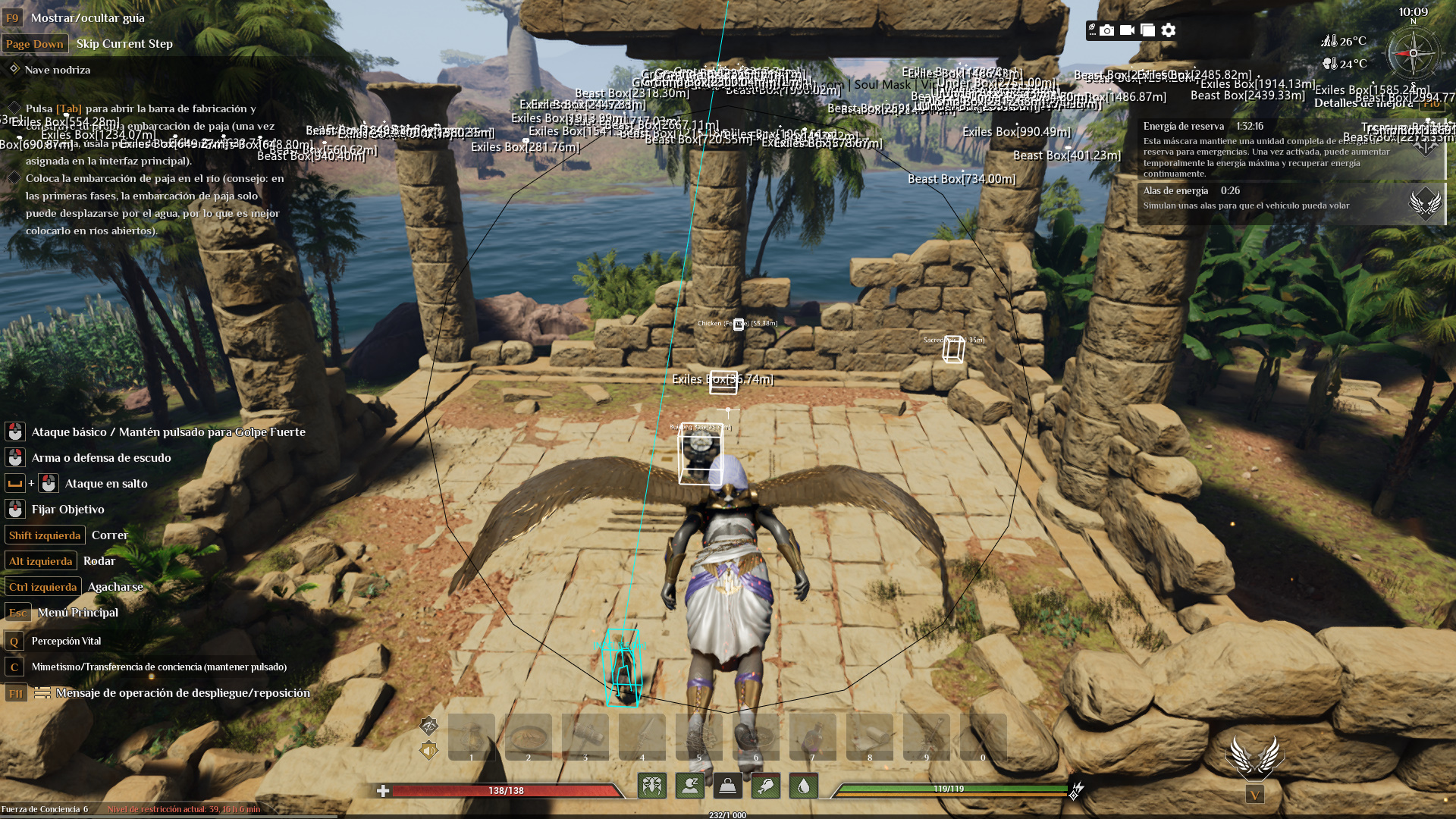
Task: Click the 'Skip Current Step' button
Action: tap(124, 43)
